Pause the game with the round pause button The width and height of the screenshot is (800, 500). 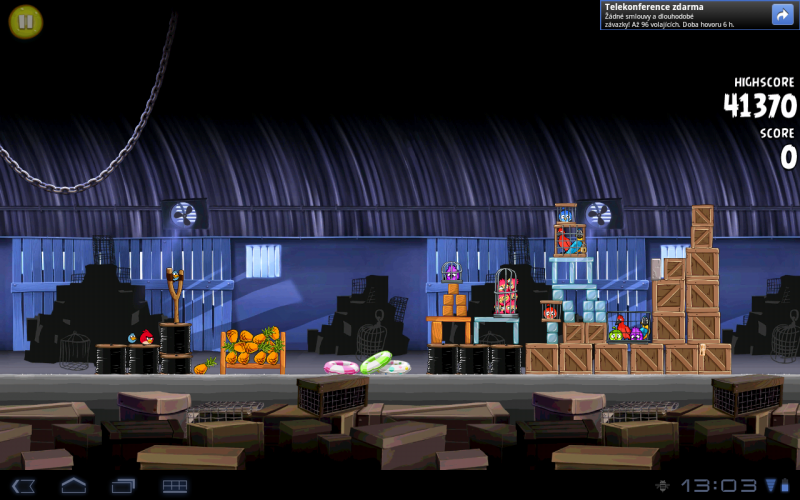pyautogui.click(x=26, y=21)
